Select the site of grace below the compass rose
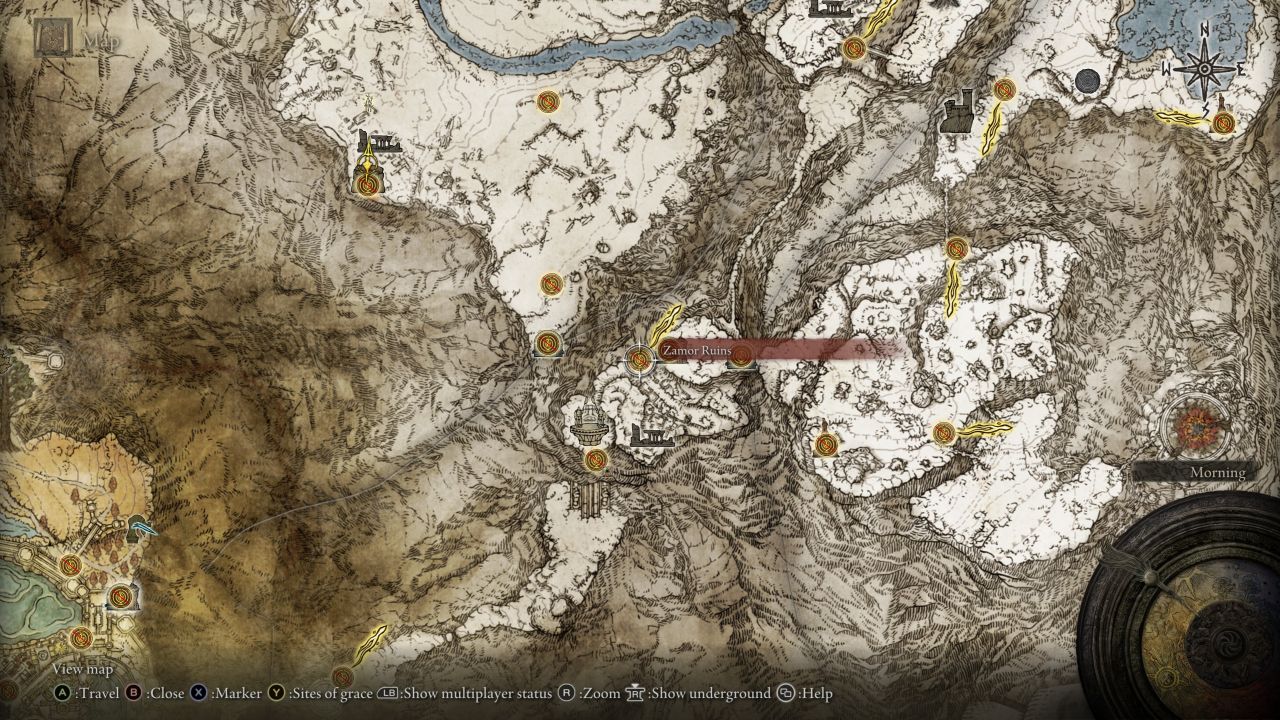 point(1222,123)
